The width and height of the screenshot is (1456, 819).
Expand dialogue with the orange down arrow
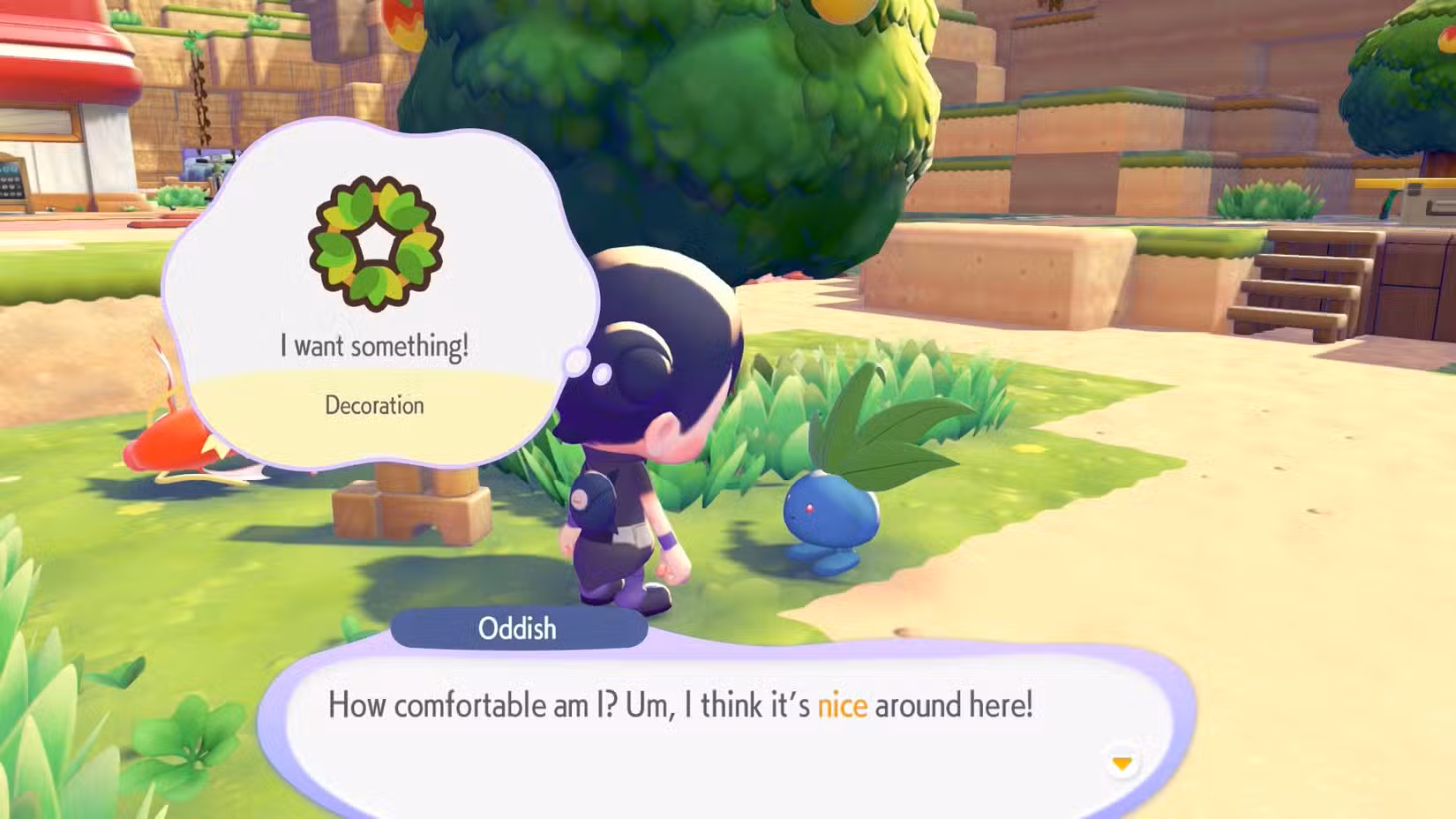(1122, 763)
